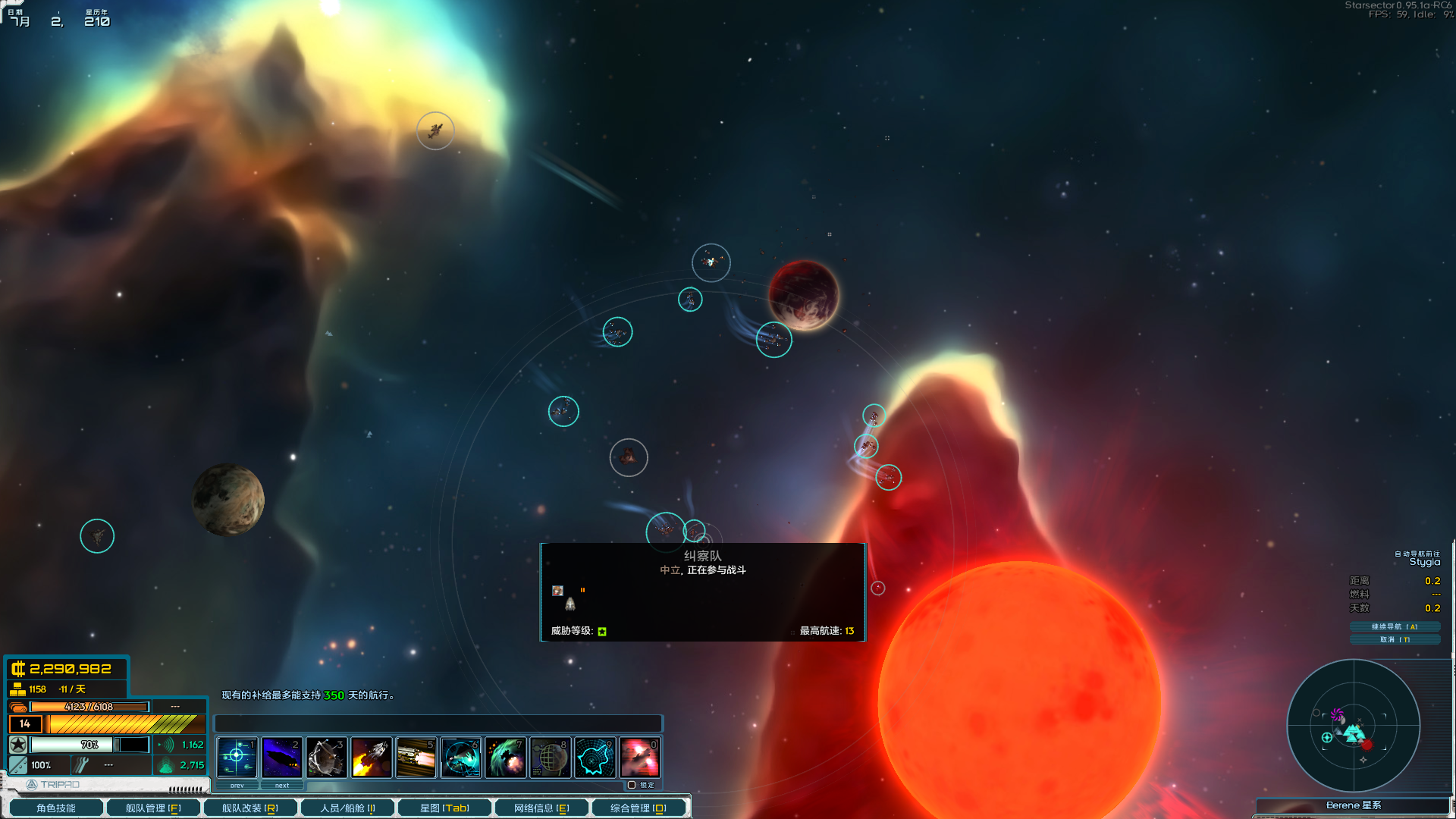Open the 角色技能 character skills screen

coord(55,808)
